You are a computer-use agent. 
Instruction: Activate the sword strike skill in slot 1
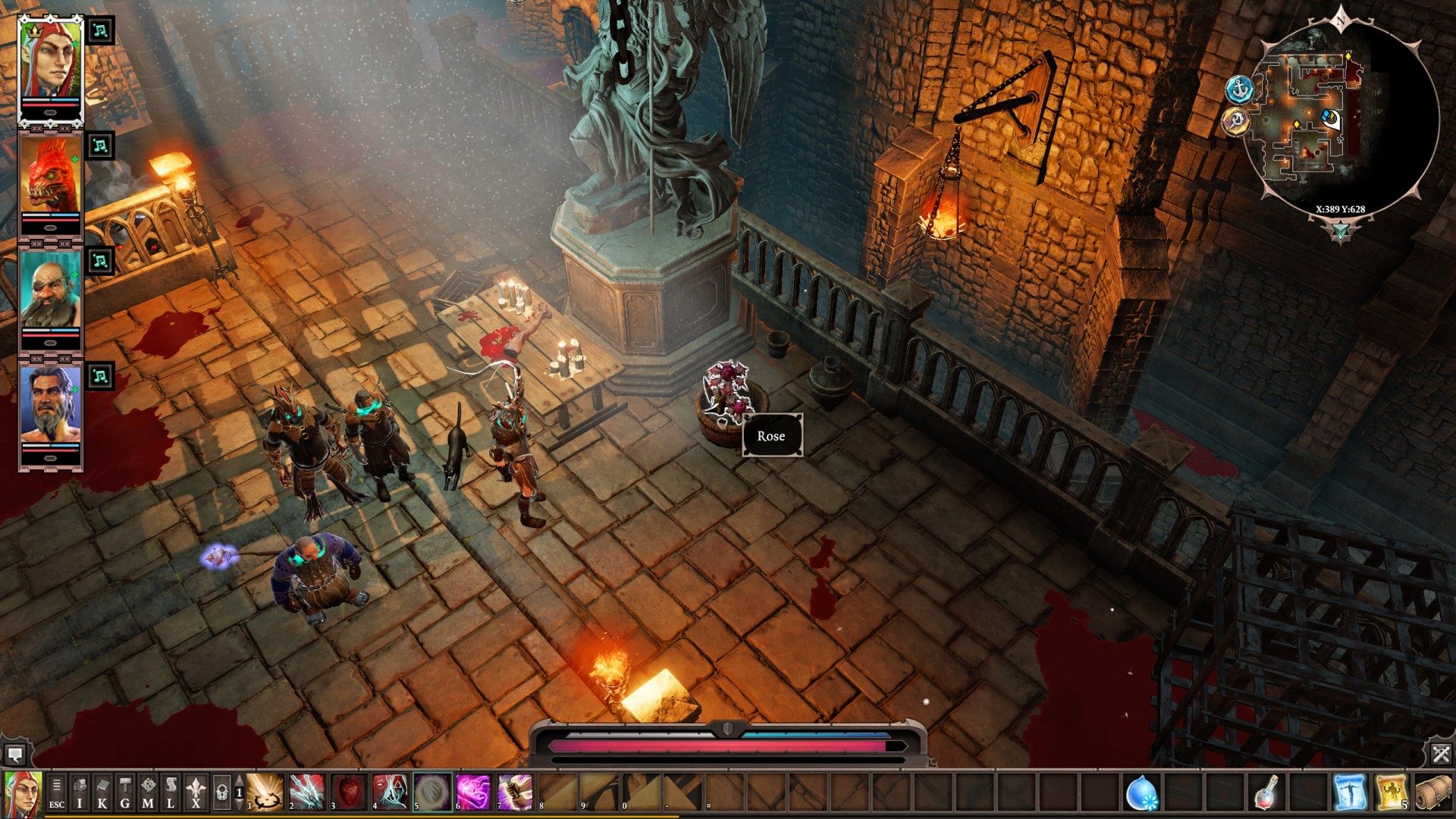266,792
